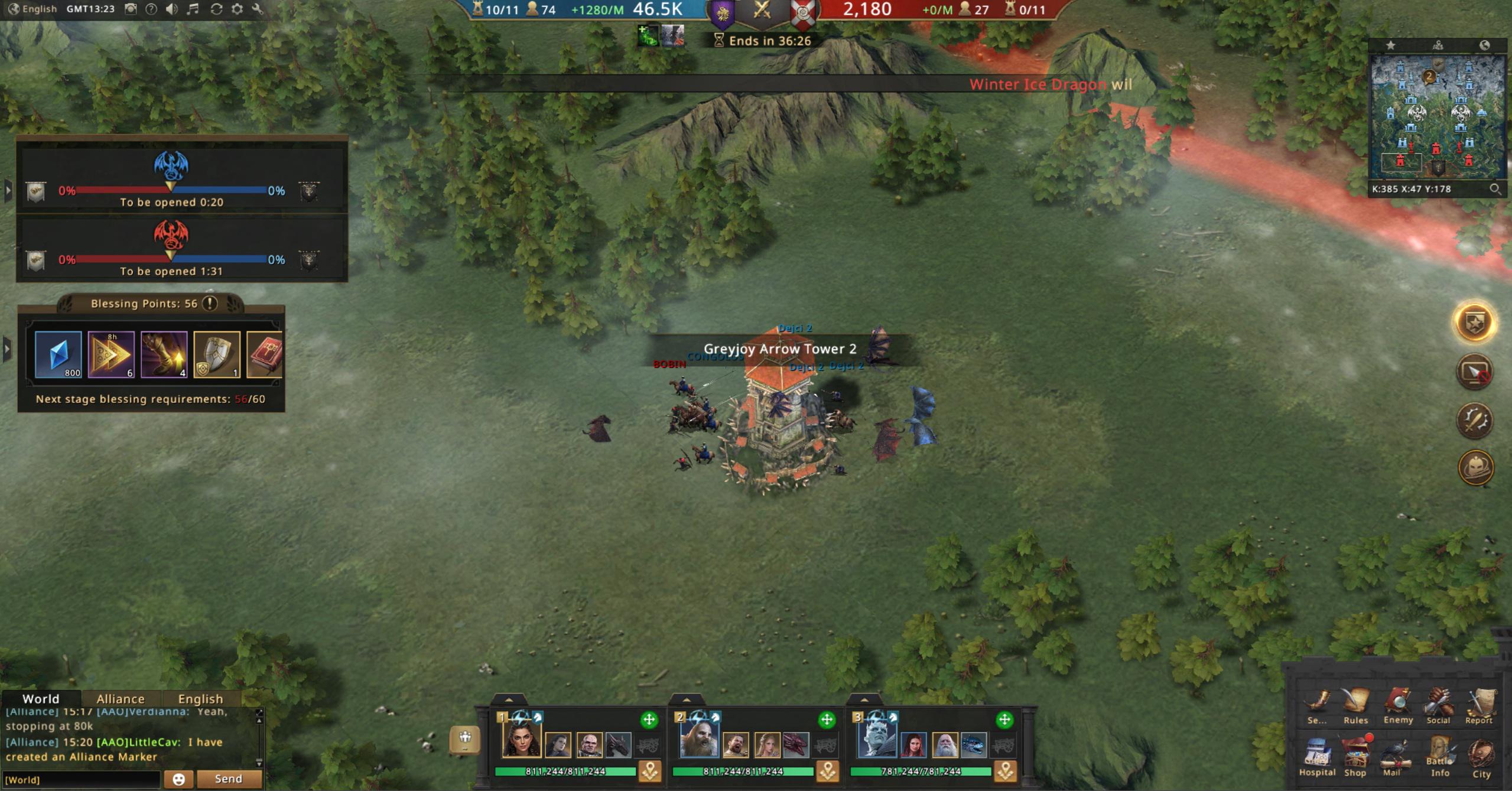Select the blue crystal blessing item
The height and width of the screenshot is (791, 1512).
point(58,354)
